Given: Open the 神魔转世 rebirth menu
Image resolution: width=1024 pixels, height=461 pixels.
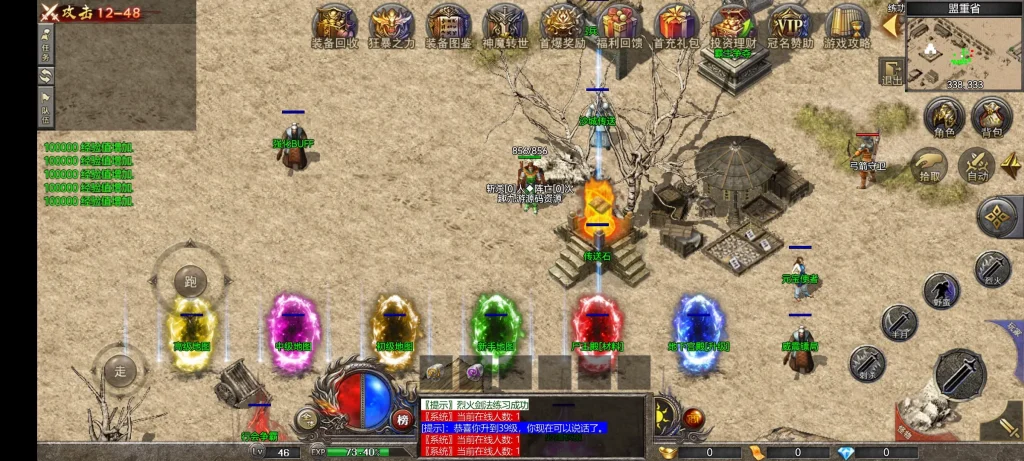Looking at the screenshot, I should 505,25.
